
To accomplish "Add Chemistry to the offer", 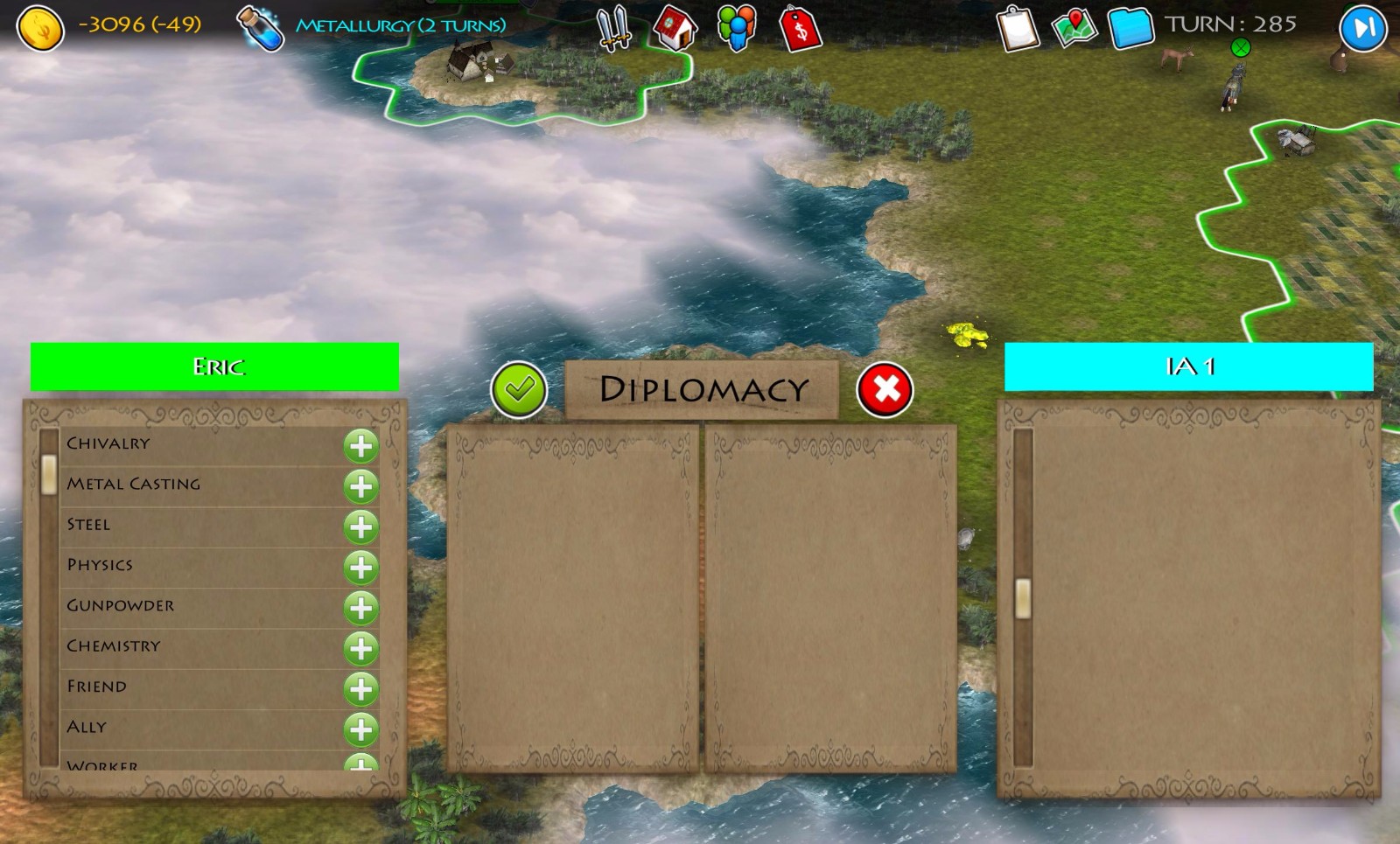I will pos(360,649).
